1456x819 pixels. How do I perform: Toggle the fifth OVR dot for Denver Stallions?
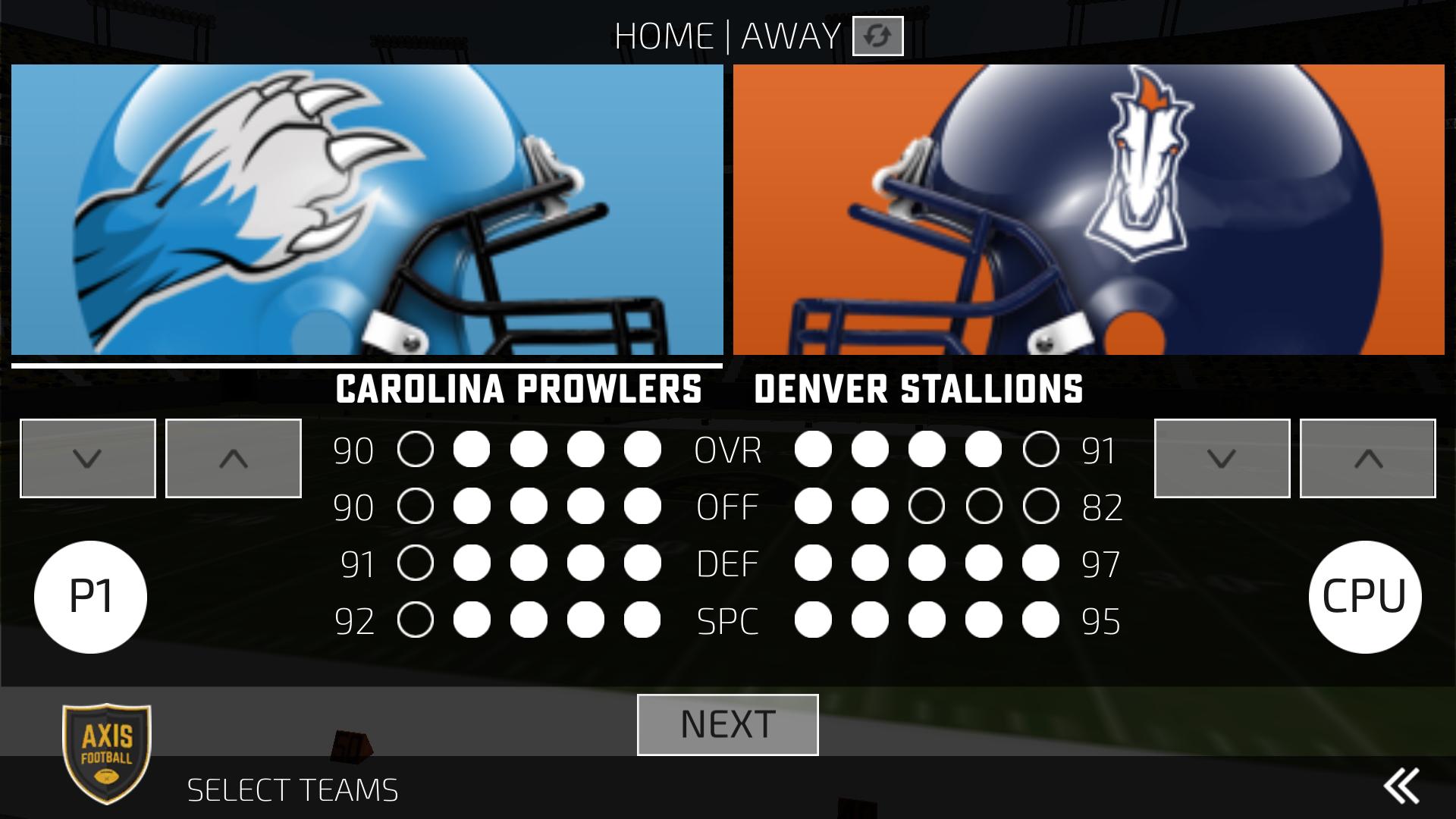coord(1042,447)
